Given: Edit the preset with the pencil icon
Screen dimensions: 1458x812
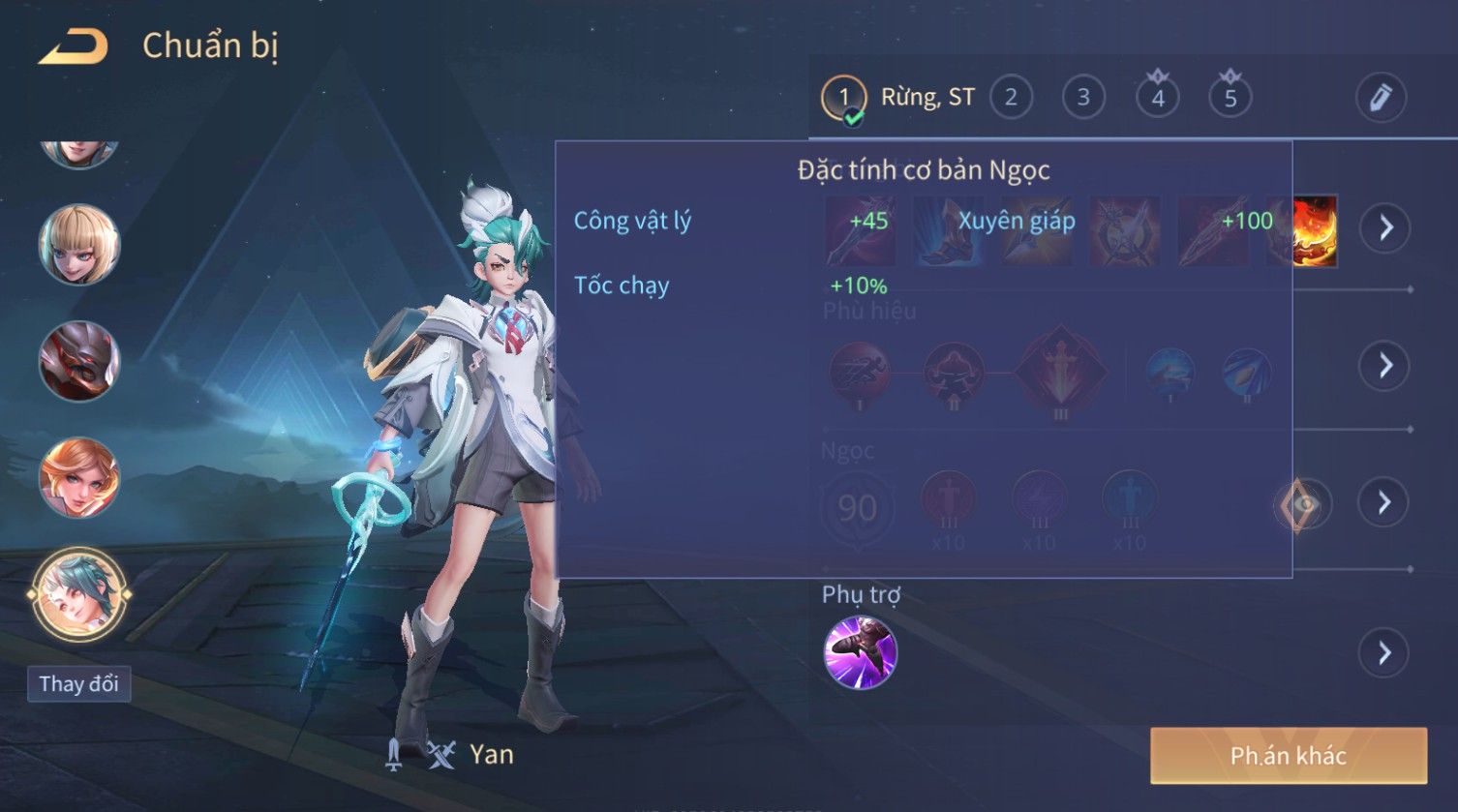Looking at the screenshot, I should pyautogui.click(x=1380, y=98).
